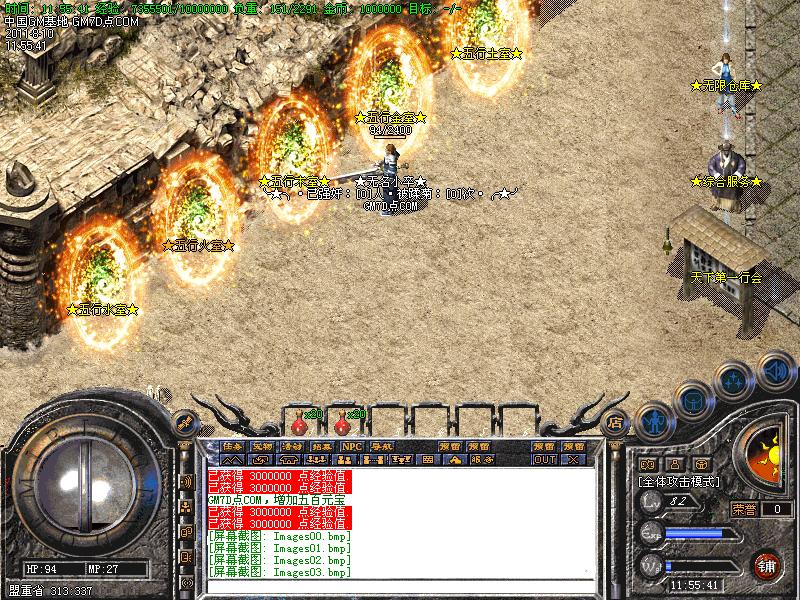Open the 导航 navigation button
800x600 pixels.
[381, 446]
